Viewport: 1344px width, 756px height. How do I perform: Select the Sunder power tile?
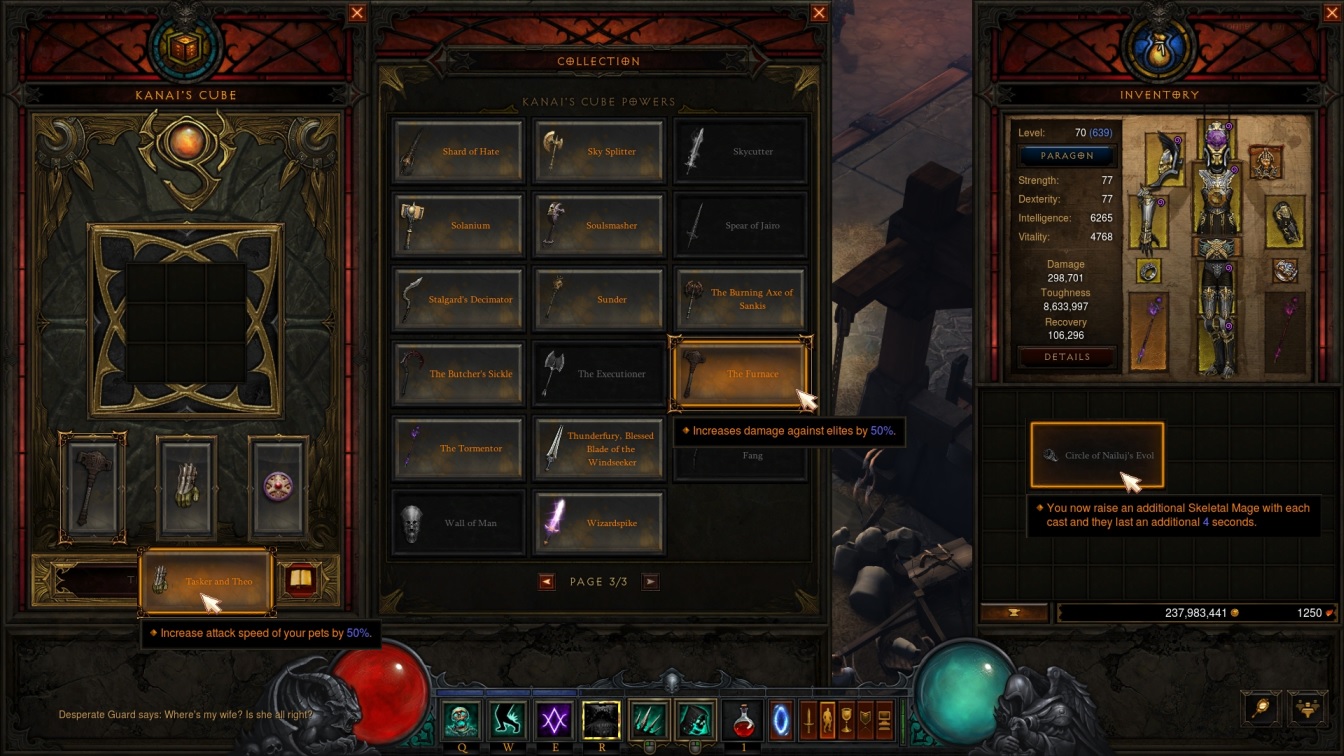[599, 299]
